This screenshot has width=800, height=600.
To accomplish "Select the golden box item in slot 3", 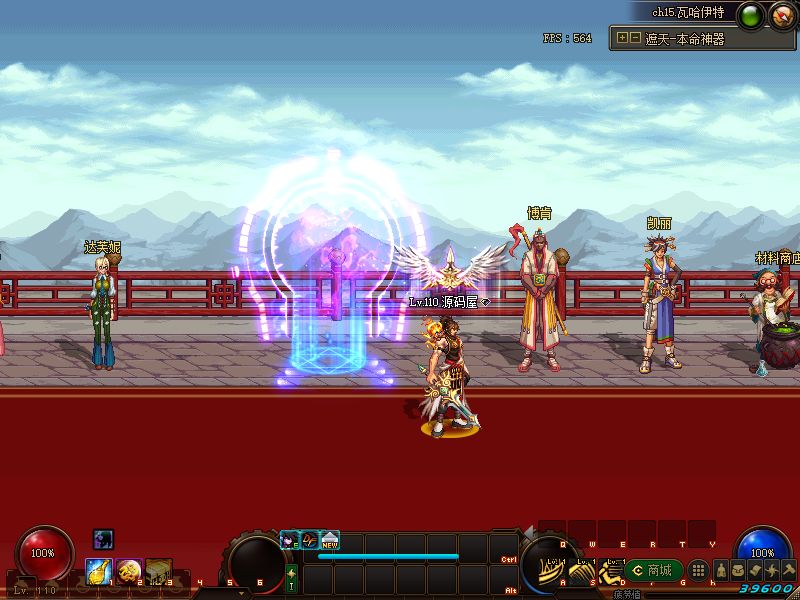I will pos(159,571).
